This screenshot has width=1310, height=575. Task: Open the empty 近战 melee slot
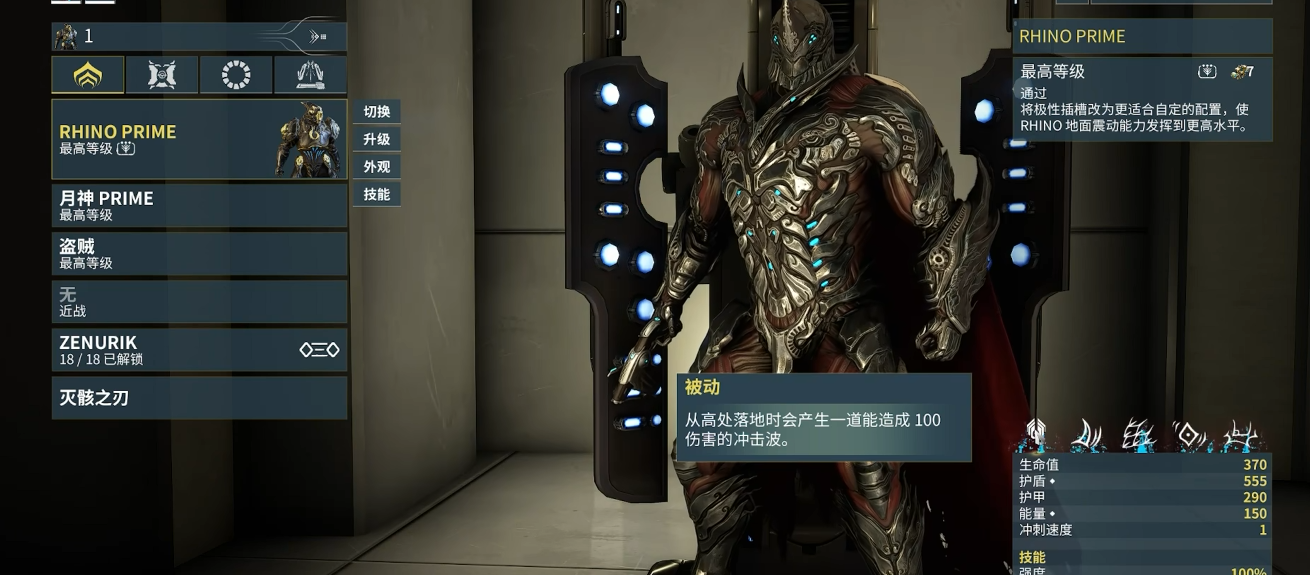point(199,301)
